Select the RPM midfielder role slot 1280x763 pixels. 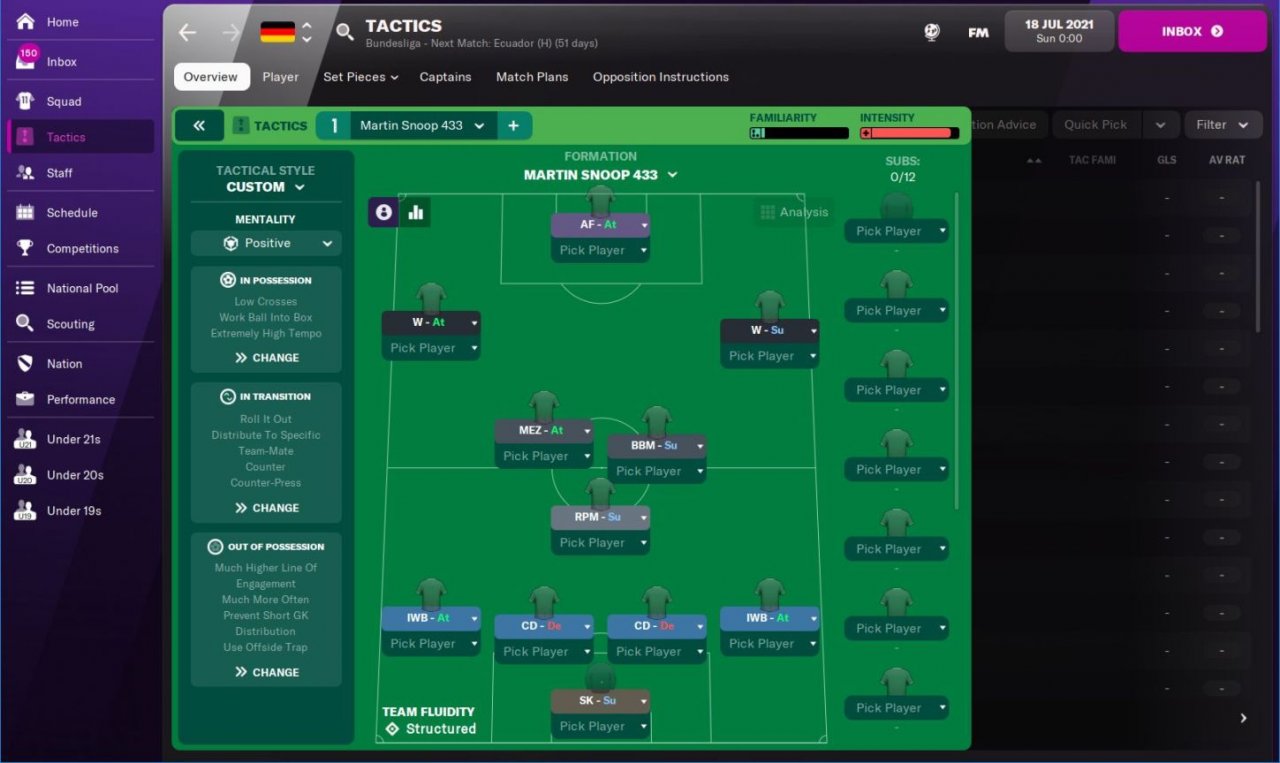pos(600,517)
